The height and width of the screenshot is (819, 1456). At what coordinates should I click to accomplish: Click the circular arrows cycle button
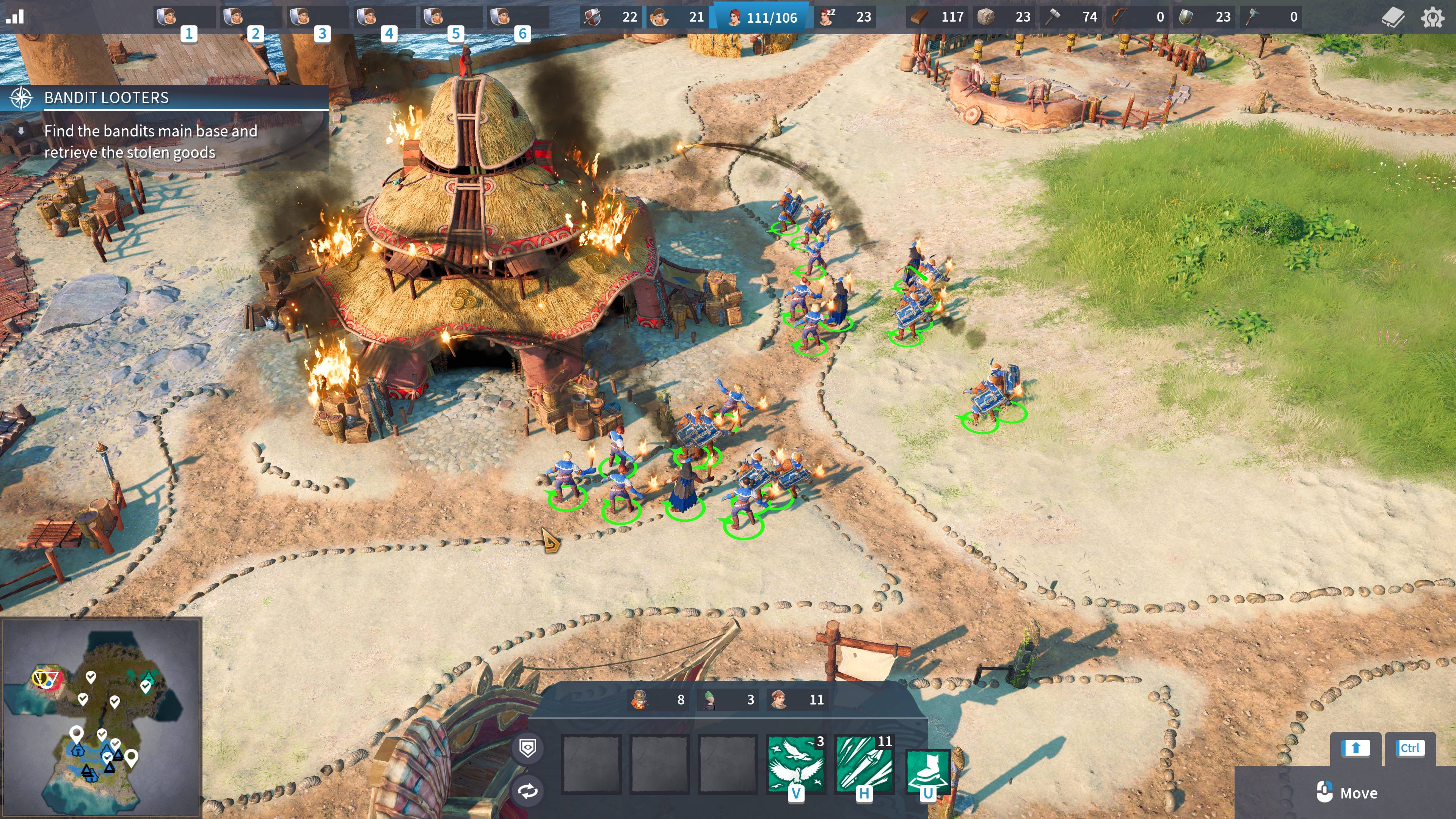point(527,790)
